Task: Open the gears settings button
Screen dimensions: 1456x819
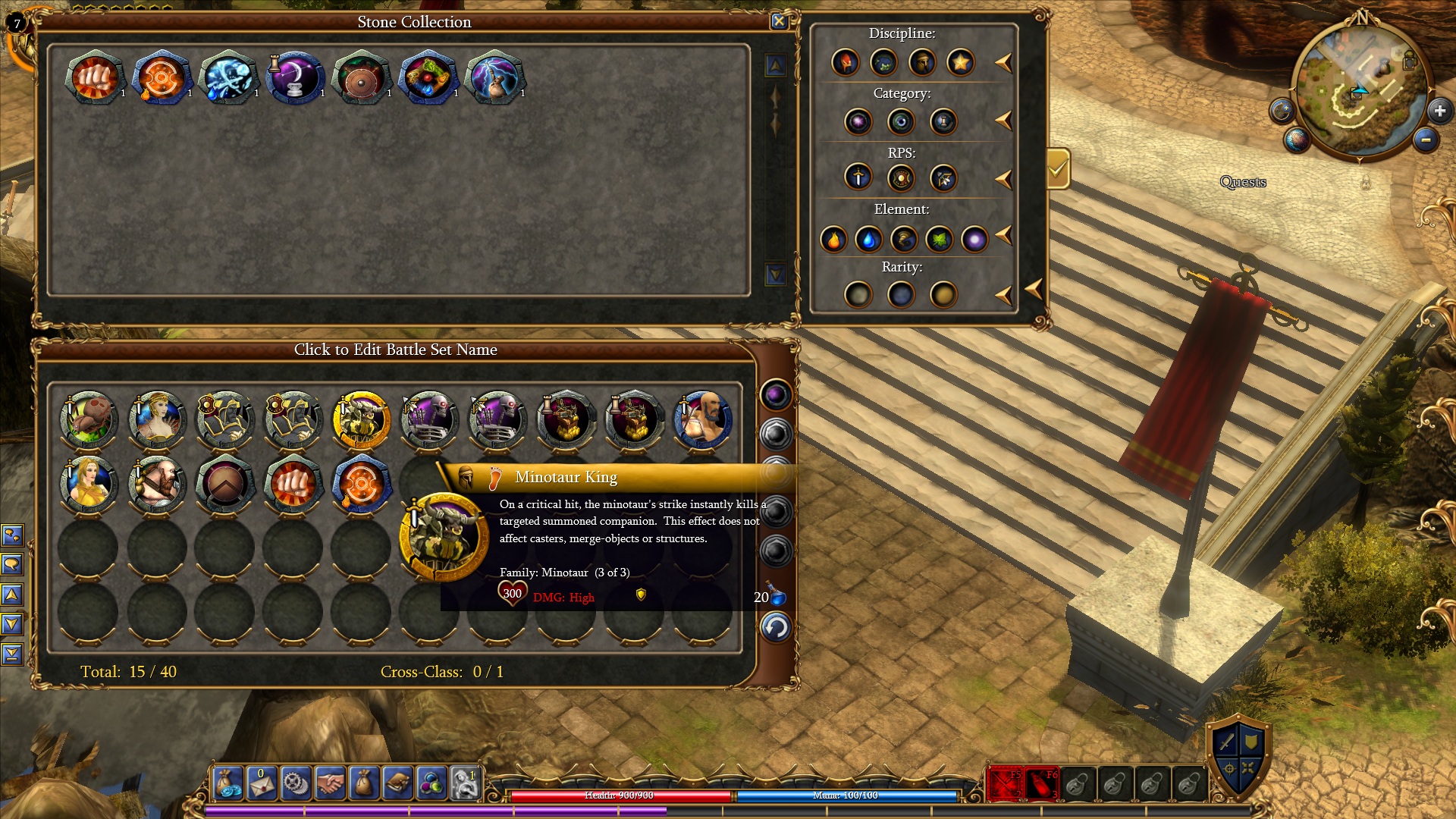Action: tap(296, 783)
